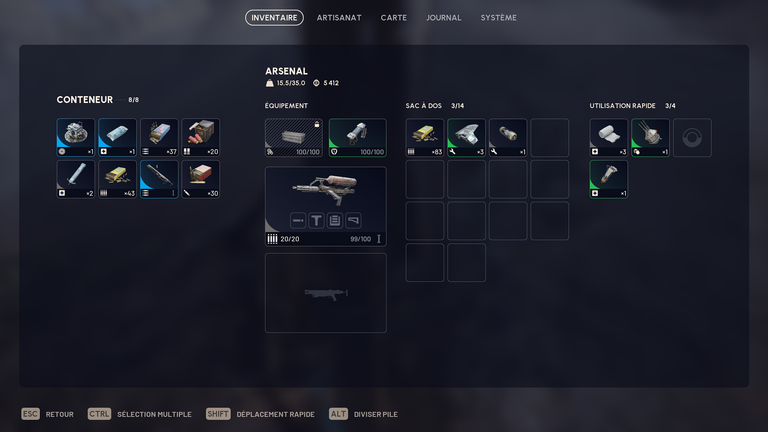768x432 pixels.
Task: Select the container ammo stack of 43
Action: [117, 179]
